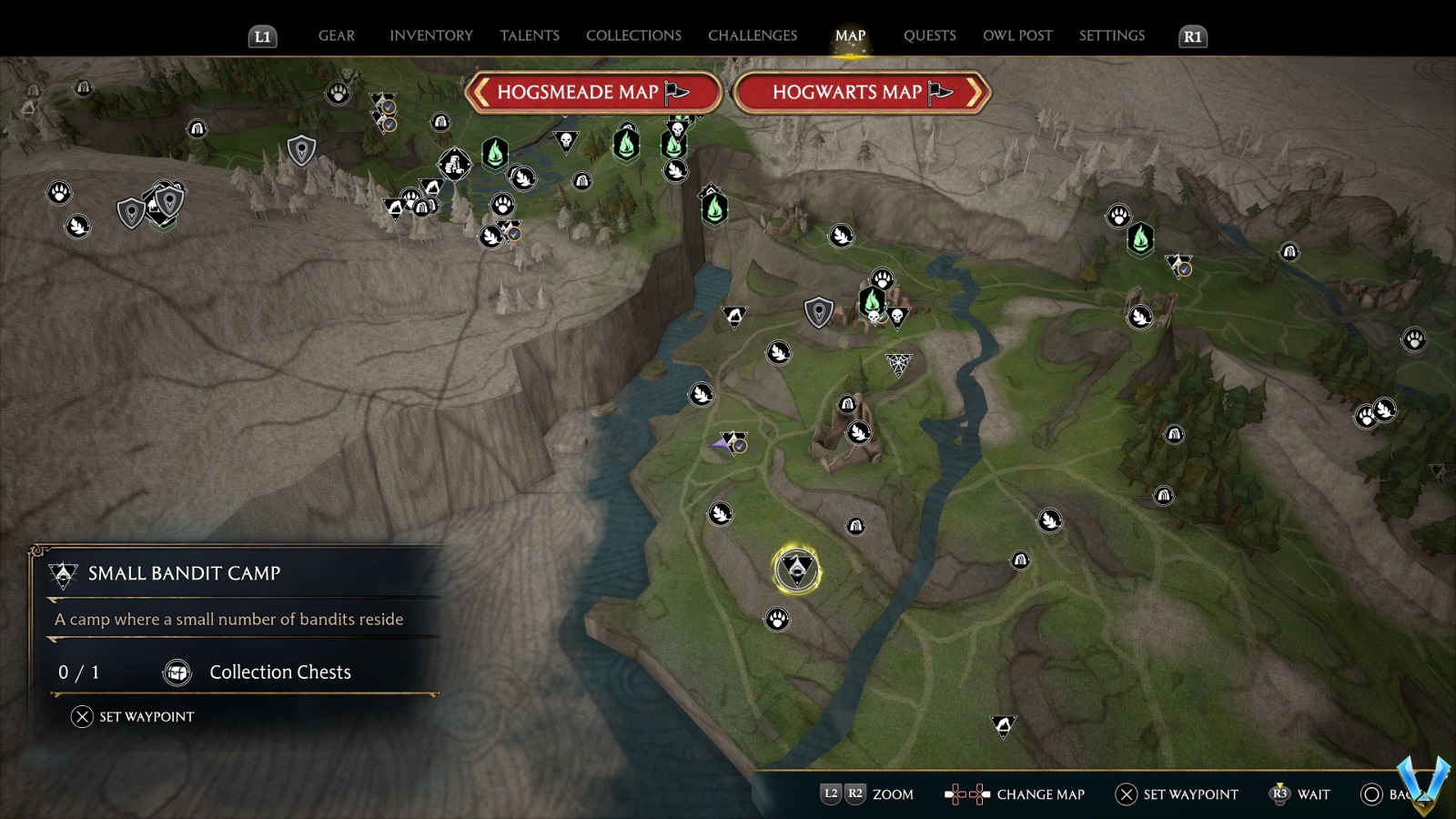
Task: Click the R3 icon next to WAIT
Action: 1280,794
